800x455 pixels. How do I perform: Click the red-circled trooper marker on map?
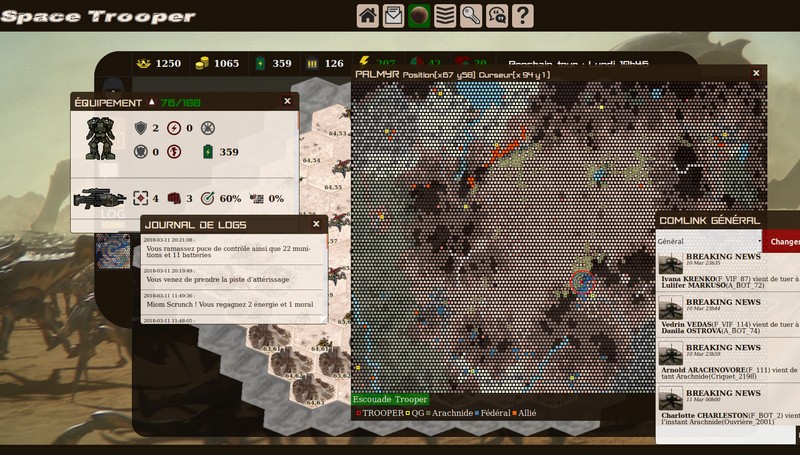tap(583, 282)
